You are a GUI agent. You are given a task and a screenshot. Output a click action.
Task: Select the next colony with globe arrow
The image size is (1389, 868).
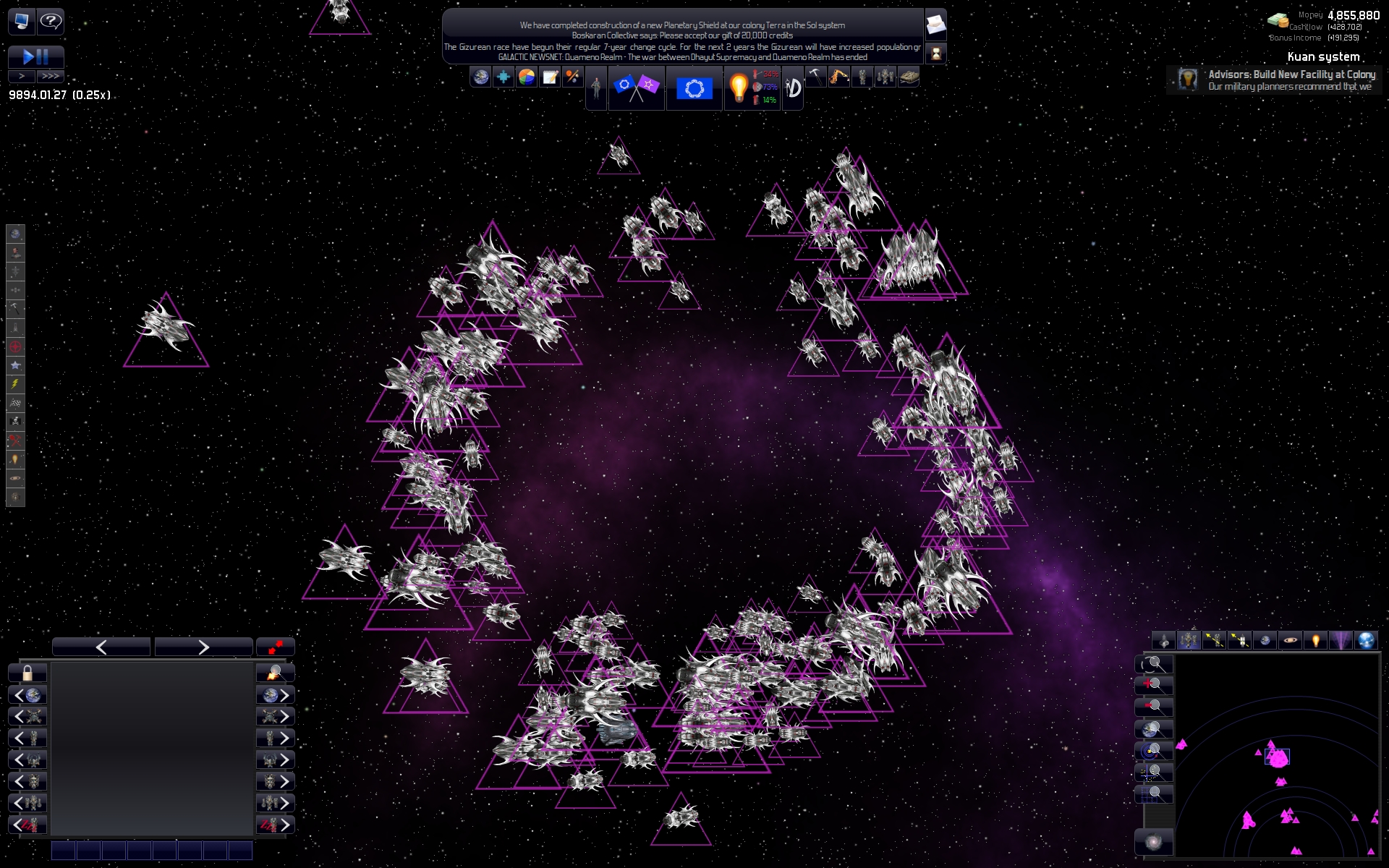coord(276,695)
